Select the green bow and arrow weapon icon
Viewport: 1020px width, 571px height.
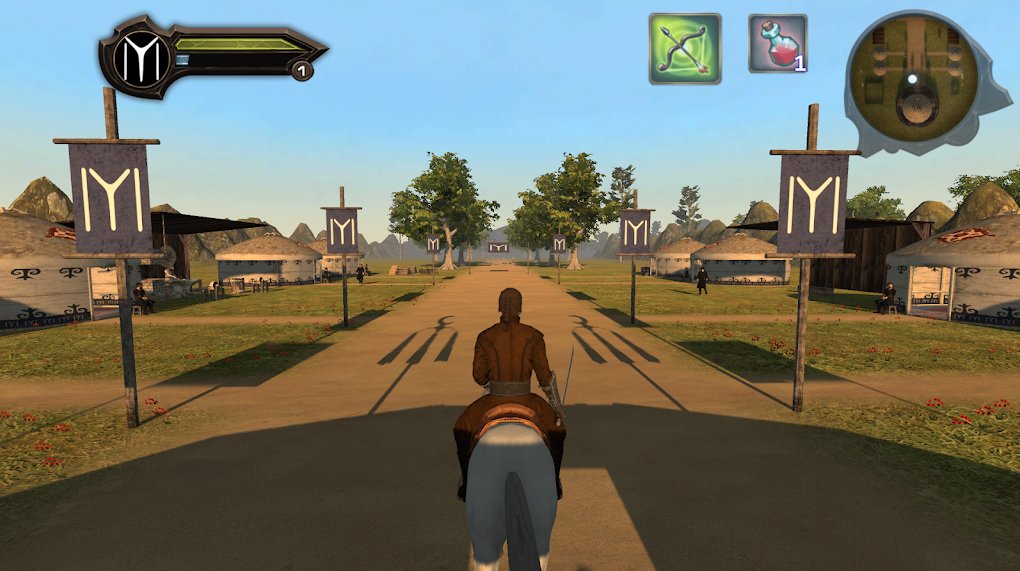[x=685, y=48]
